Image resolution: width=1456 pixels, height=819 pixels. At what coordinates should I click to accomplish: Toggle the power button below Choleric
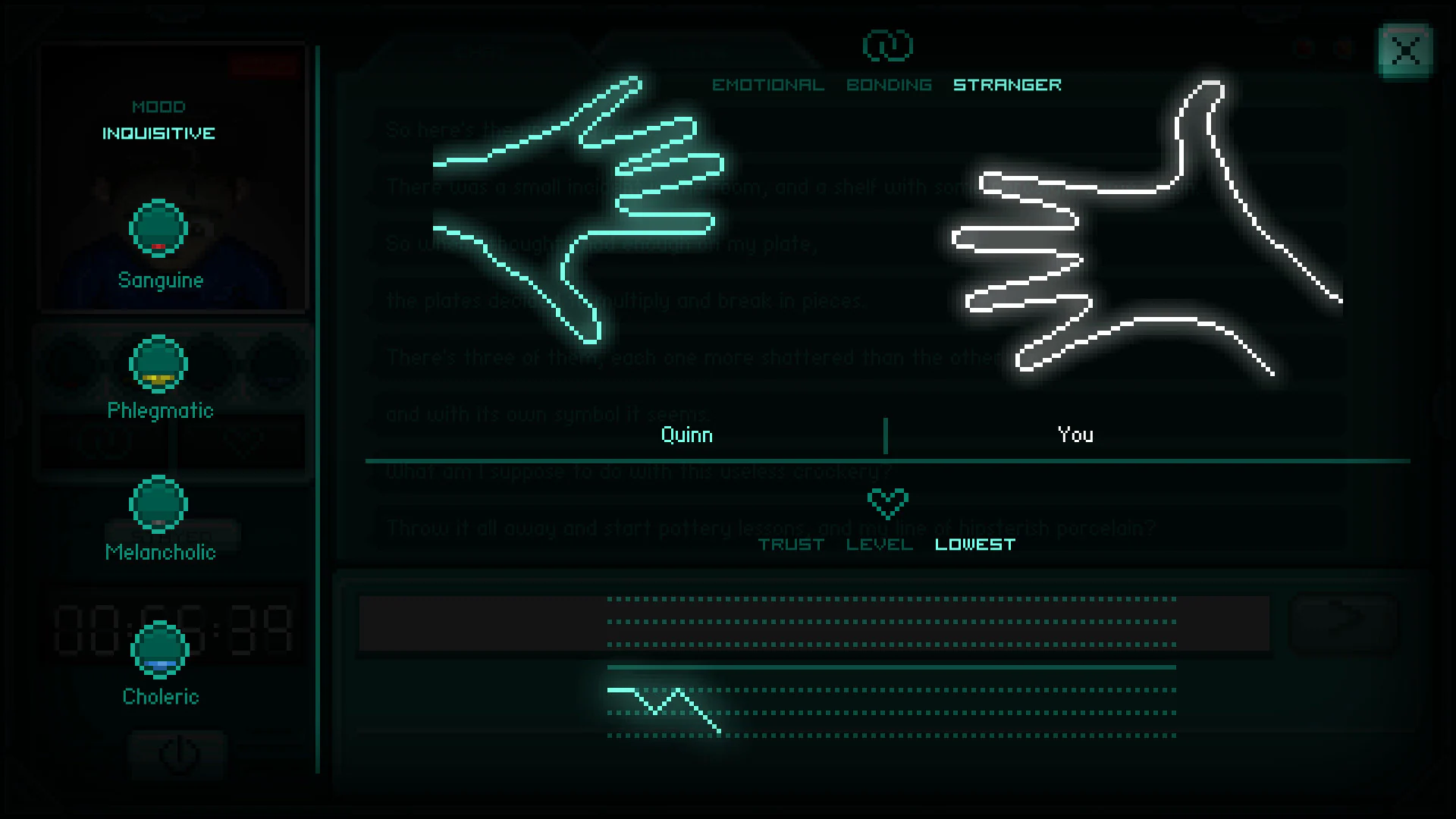pos(177,754)
